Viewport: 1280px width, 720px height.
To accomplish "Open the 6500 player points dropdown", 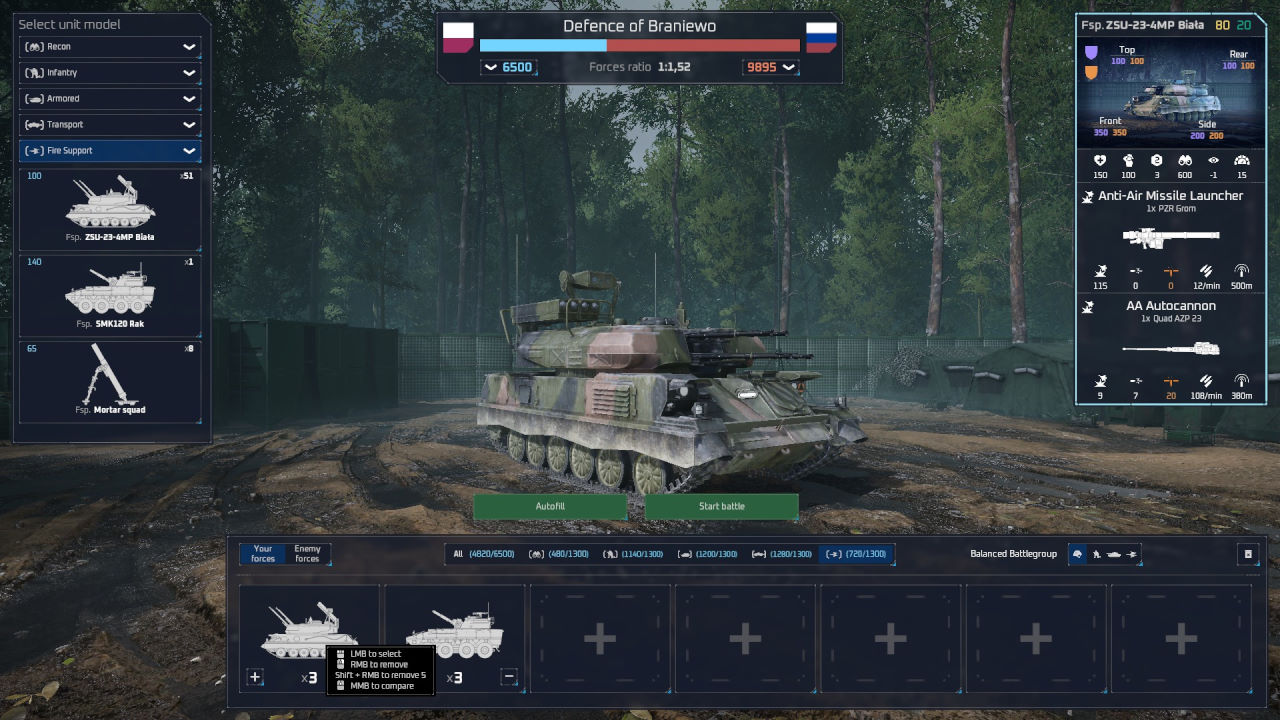I will pos(508,67).
